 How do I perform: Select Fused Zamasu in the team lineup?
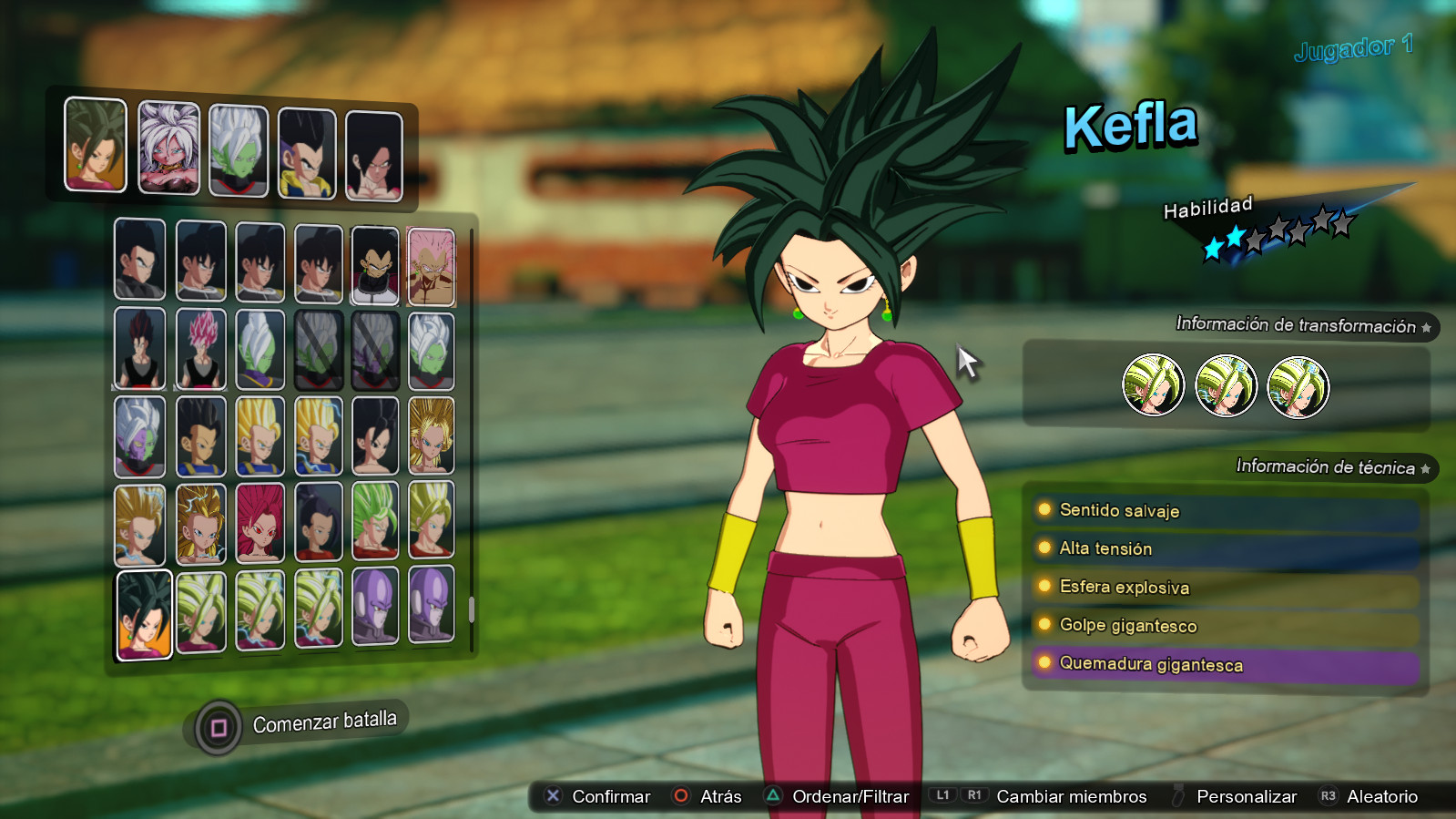[x=237, y=148]
